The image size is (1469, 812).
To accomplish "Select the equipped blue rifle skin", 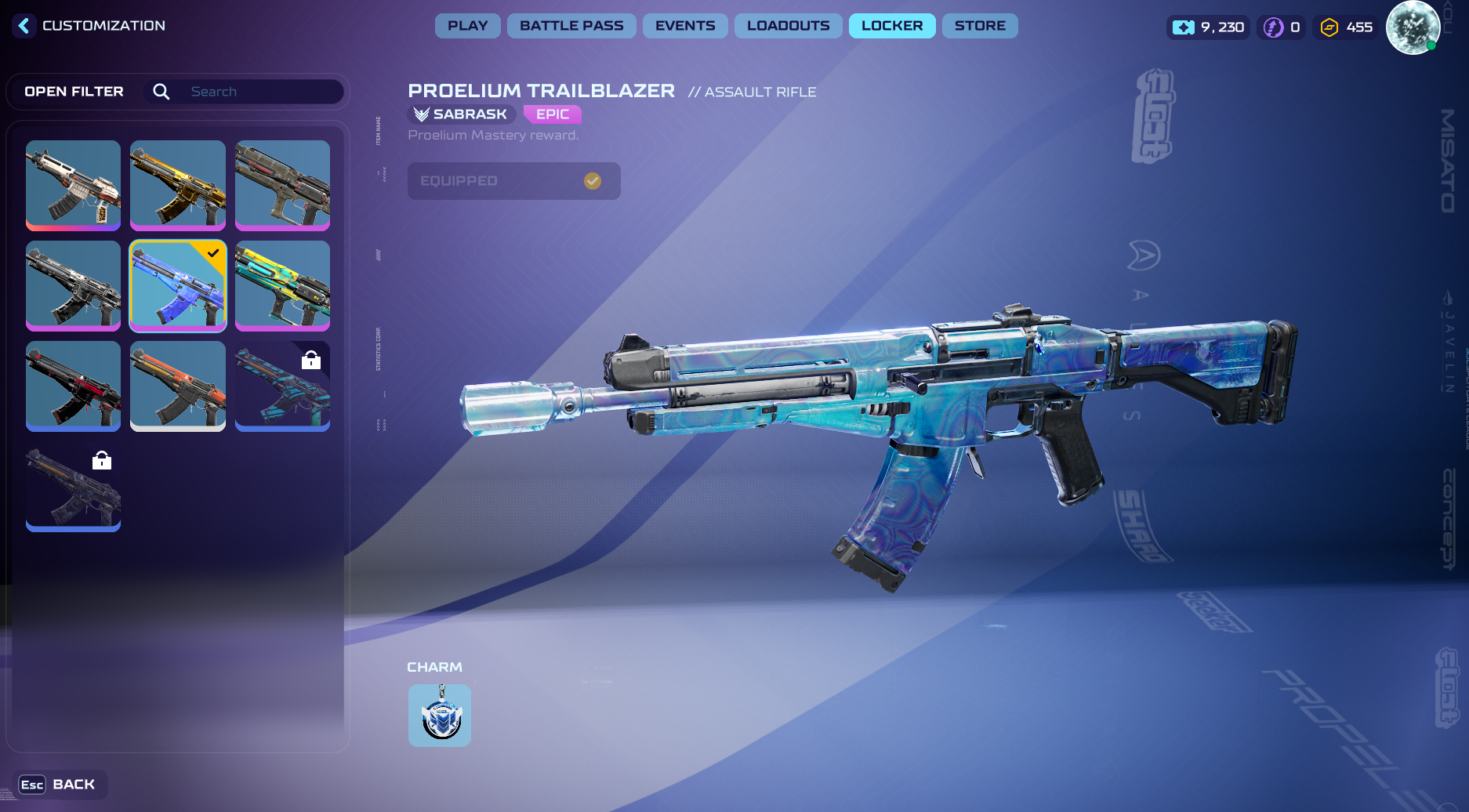I will click(x=178, y=285).
